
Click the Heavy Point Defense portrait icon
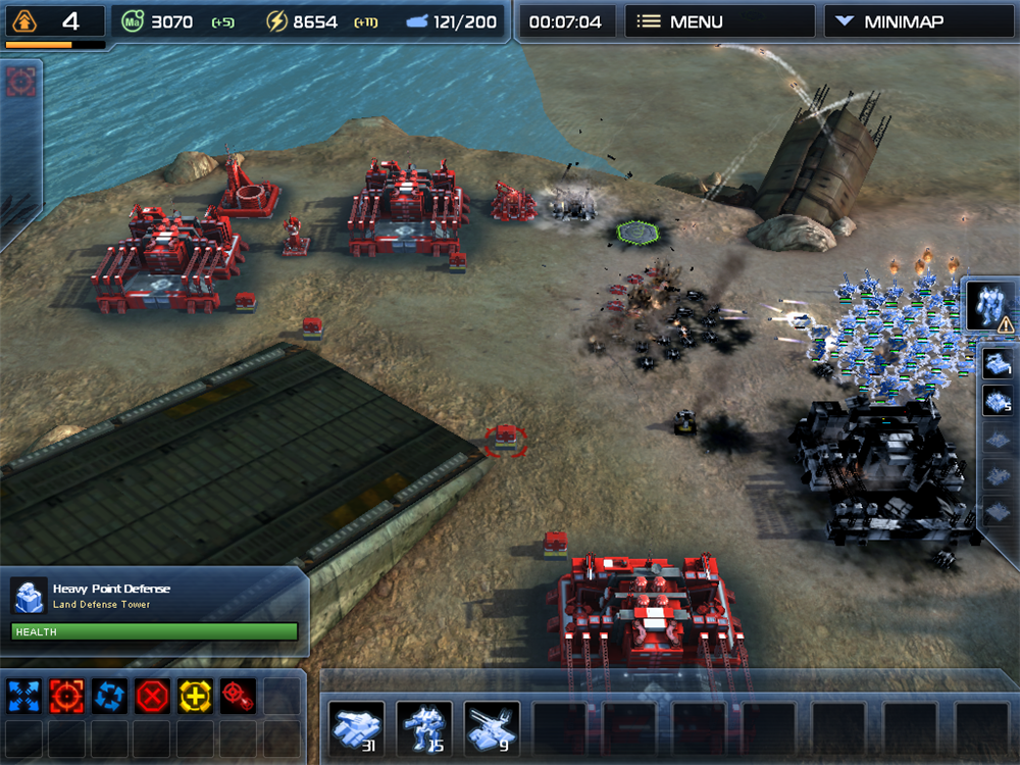(x=29, y=596)
